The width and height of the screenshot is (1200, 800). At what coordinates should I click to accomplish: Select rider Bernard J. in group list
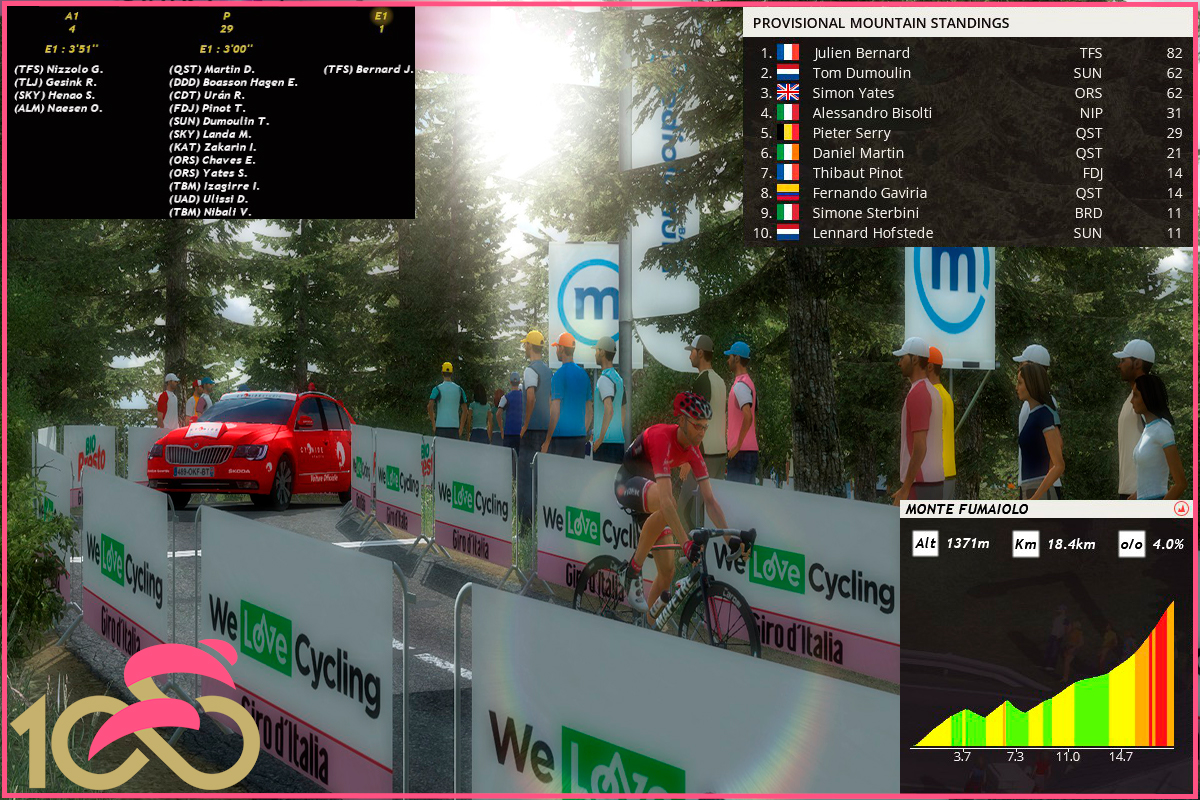368,69
